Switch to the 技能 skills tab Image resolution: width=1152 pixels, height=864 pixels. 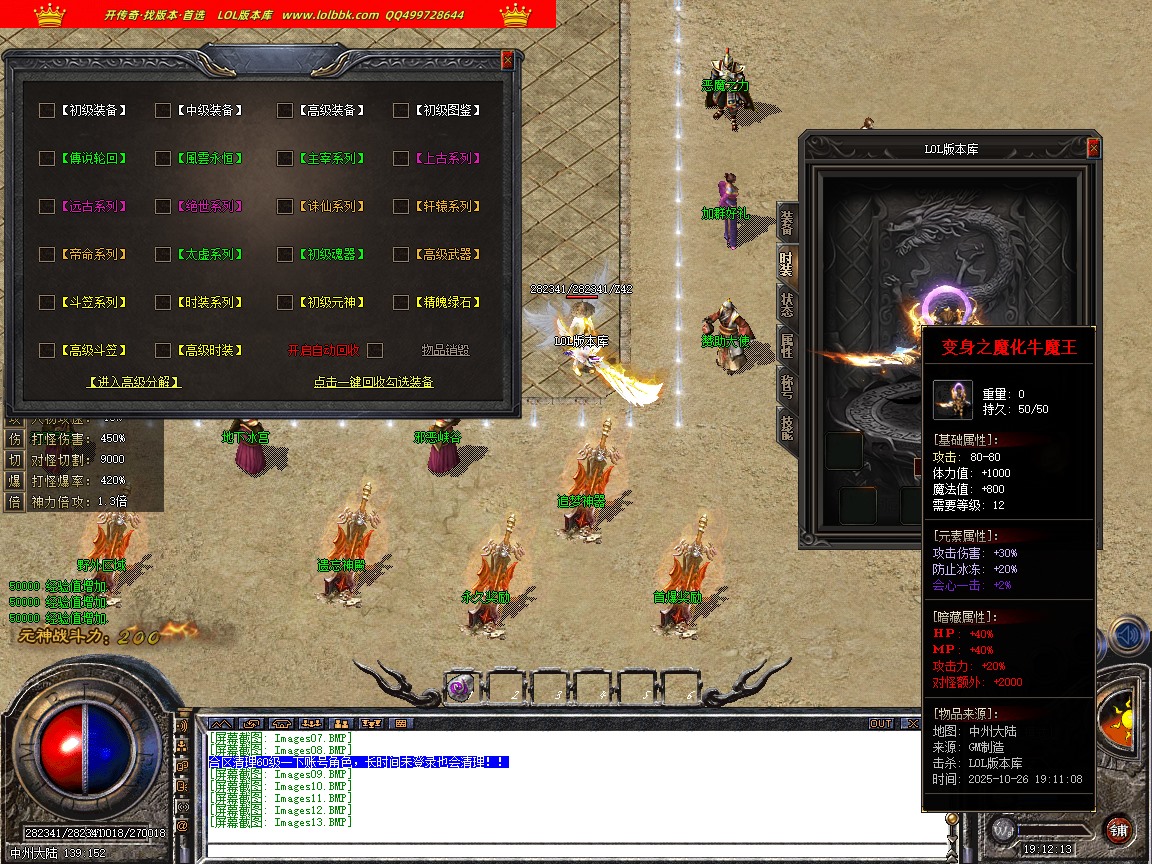click(x=787, y=426)
